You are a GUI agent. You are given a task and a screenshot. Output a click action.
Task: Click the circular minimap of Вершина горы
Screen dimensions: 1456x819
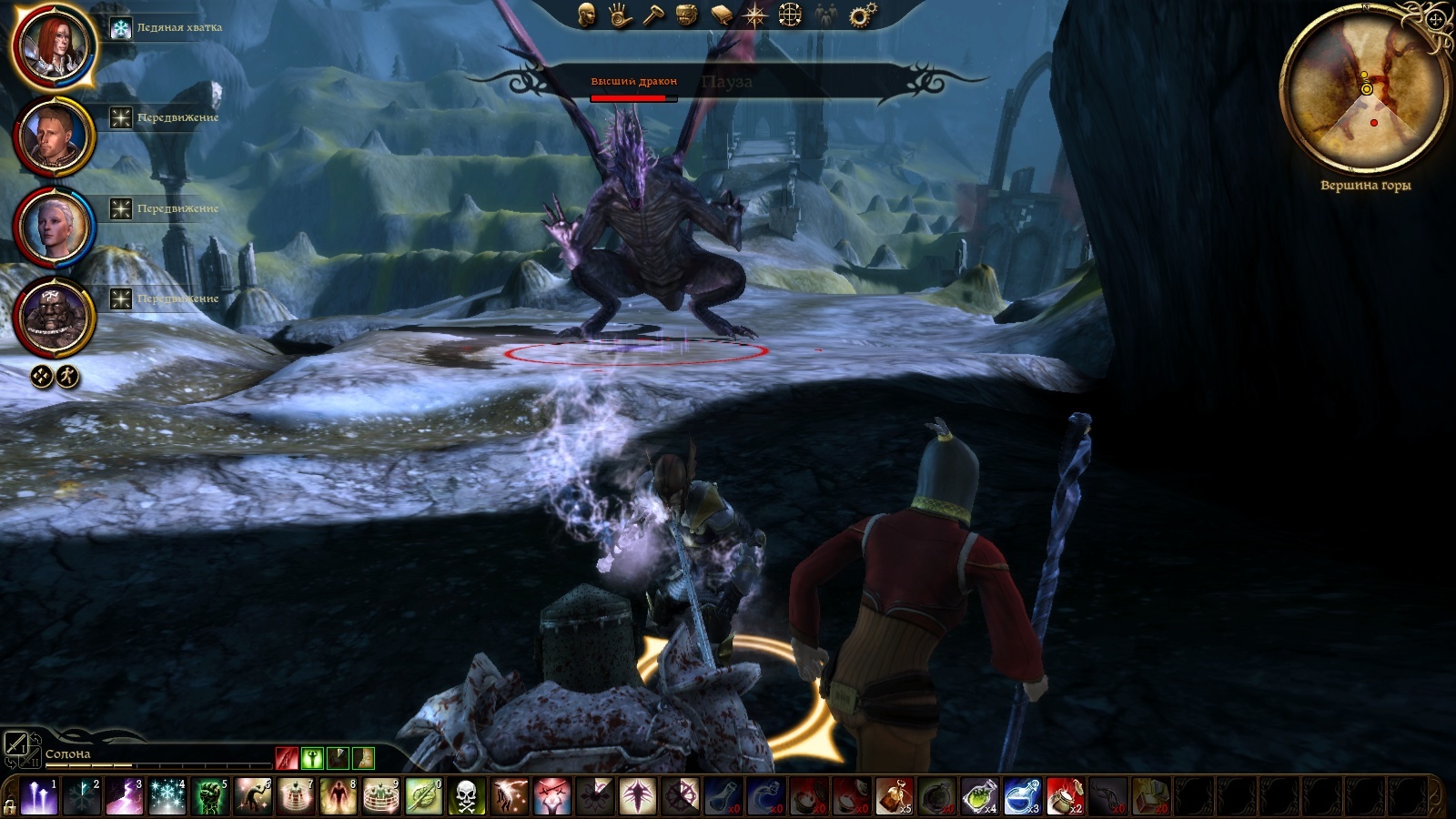(x=1365, y=91)
